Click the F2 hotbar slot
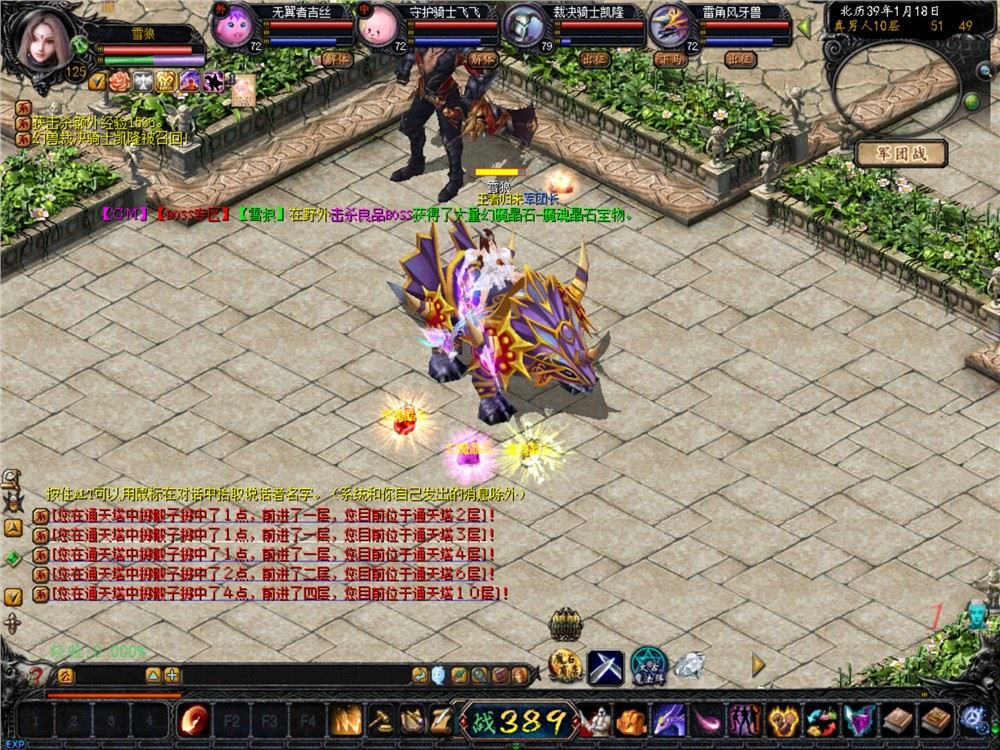1000x750 pixels. pos(230,719)
